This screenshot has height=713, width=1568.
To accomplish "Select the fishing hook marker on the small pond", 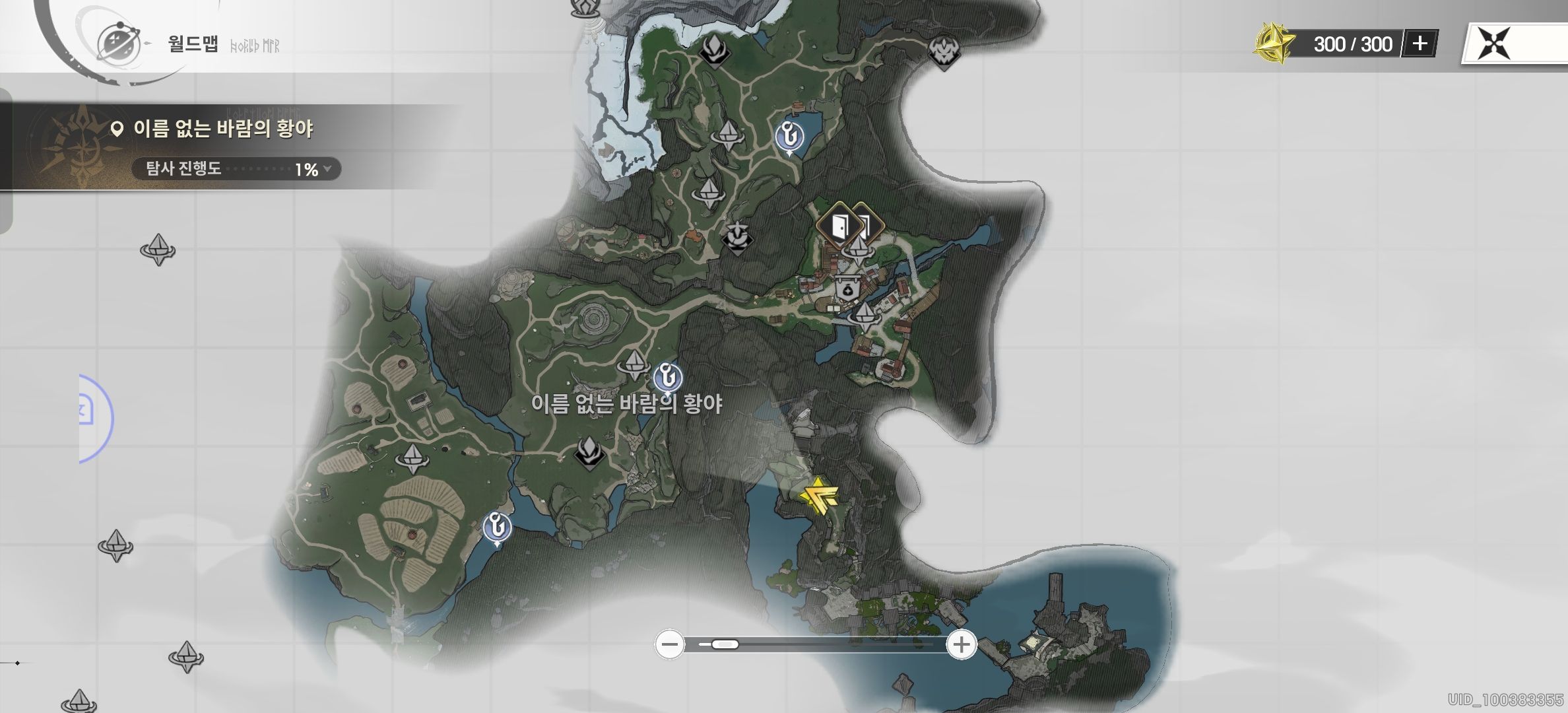I will point(789,137).
